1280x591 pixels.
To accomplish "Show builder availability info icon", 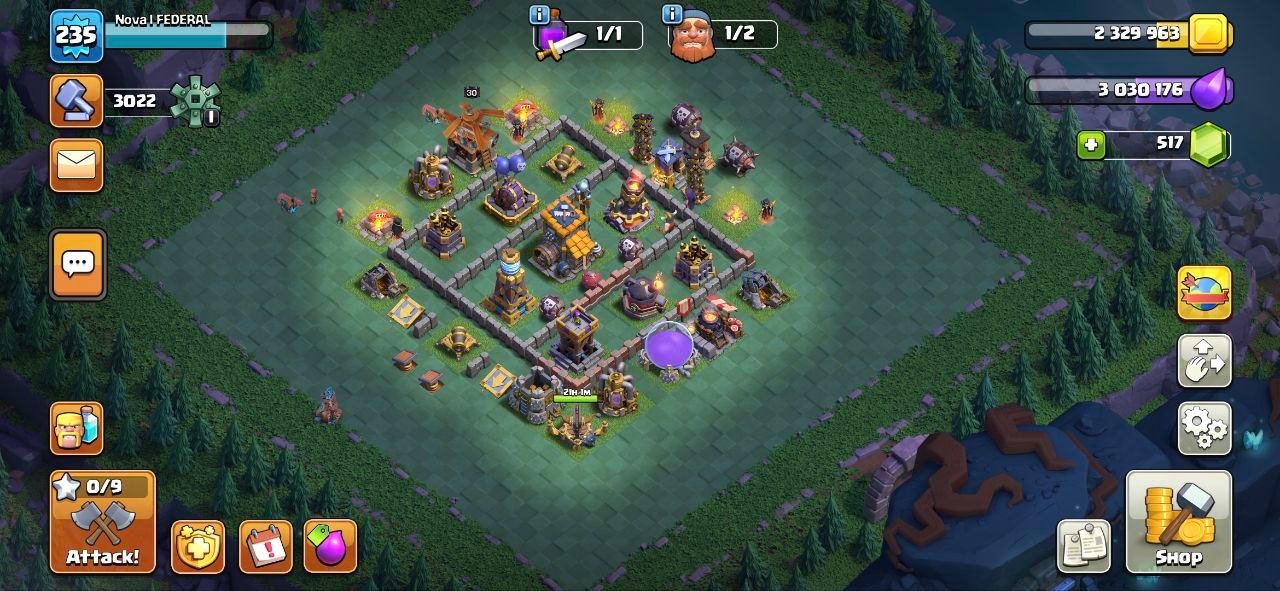I will point(672,15).
